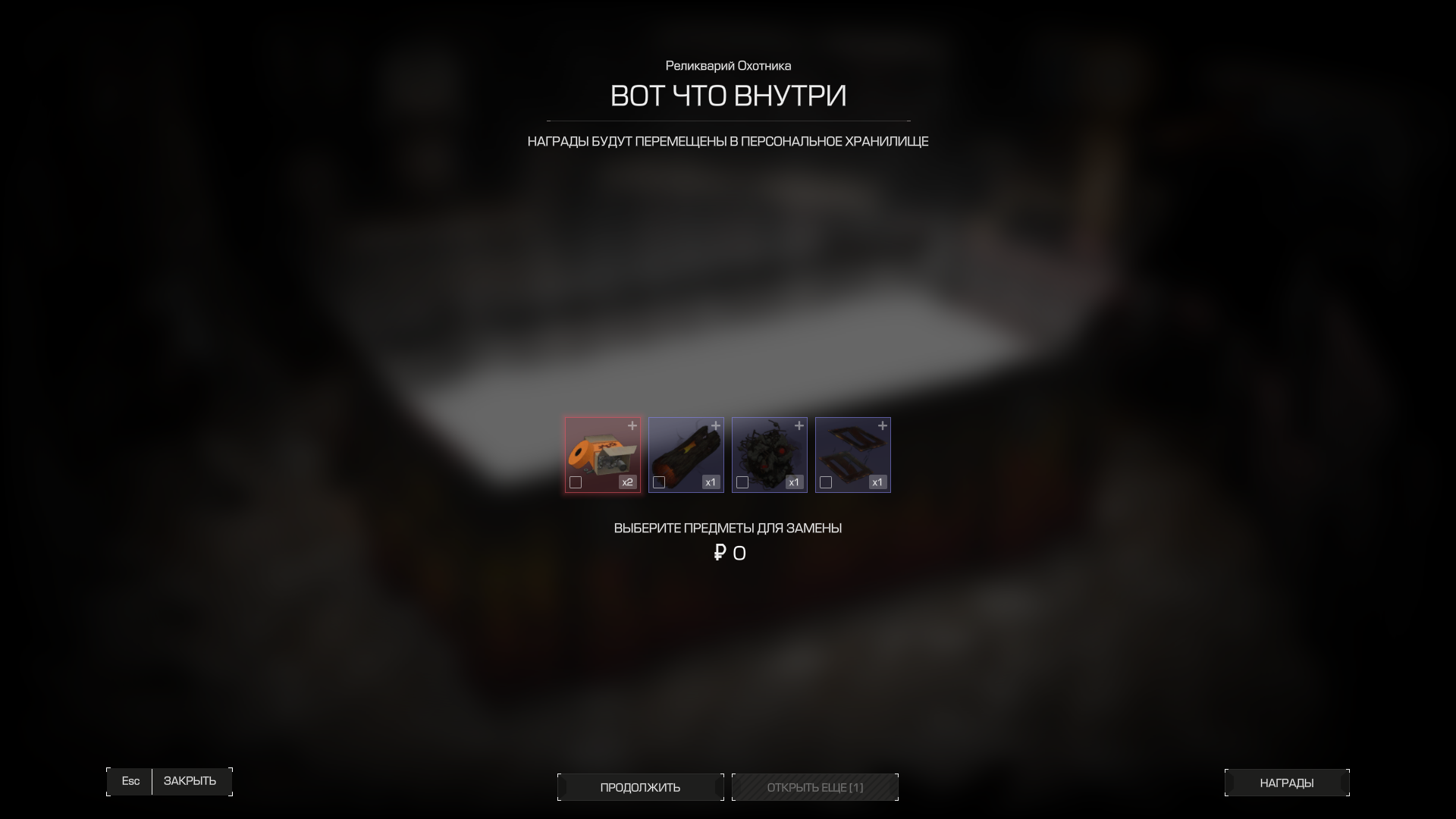Click the x1 badge on the burnt log item
This screenshot has width=1456, height=819.
[711, 482]
